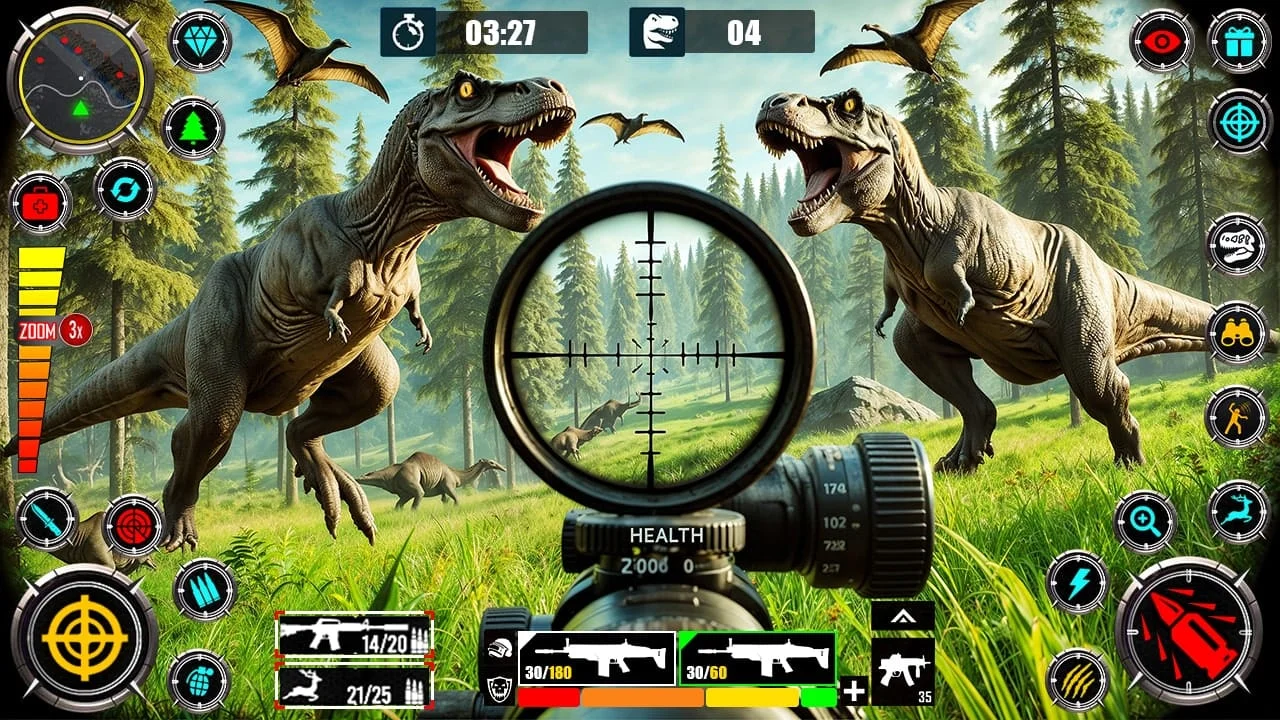
Task: Select the deer tracking icon
Action: 1240,510
